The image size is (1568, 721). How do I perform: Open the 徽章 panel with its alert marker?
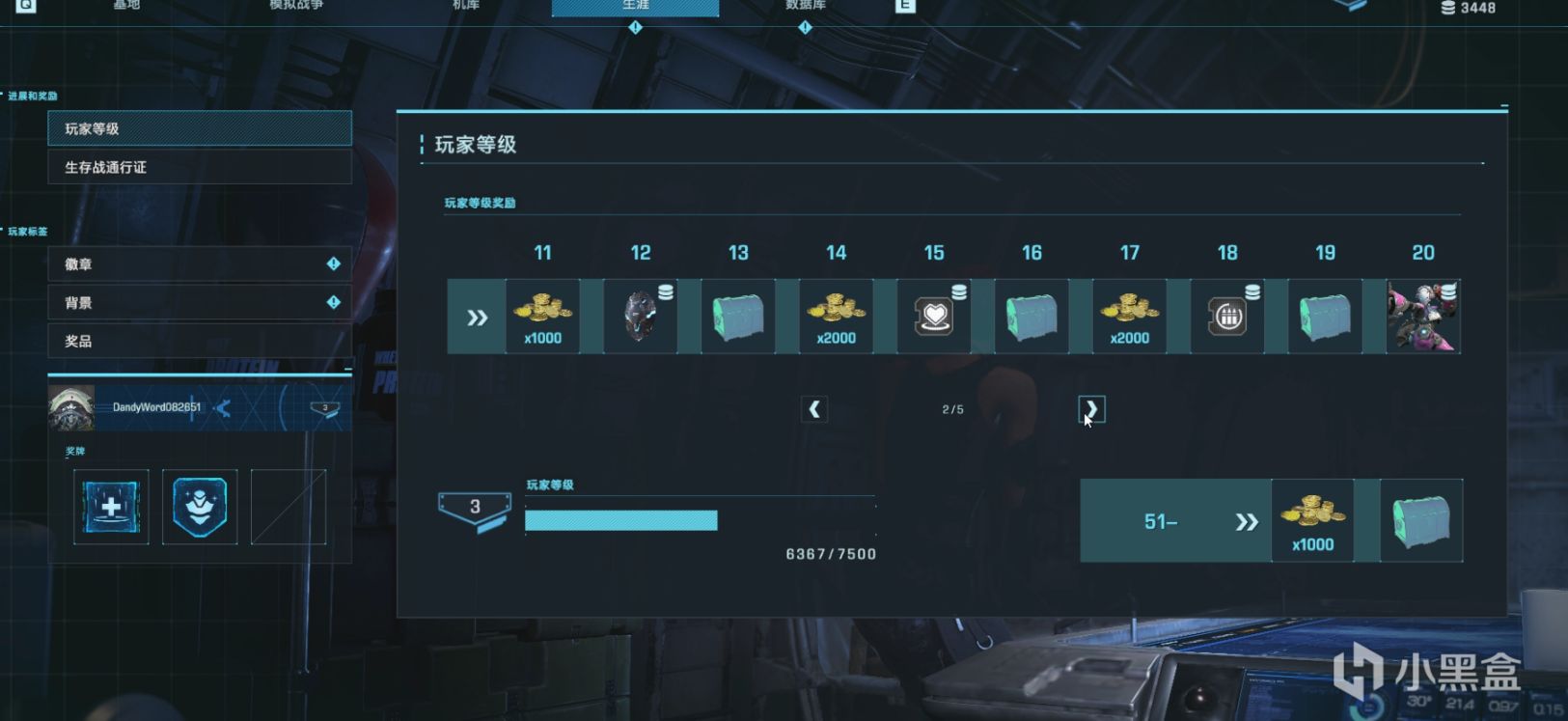(x=199, y=263)
